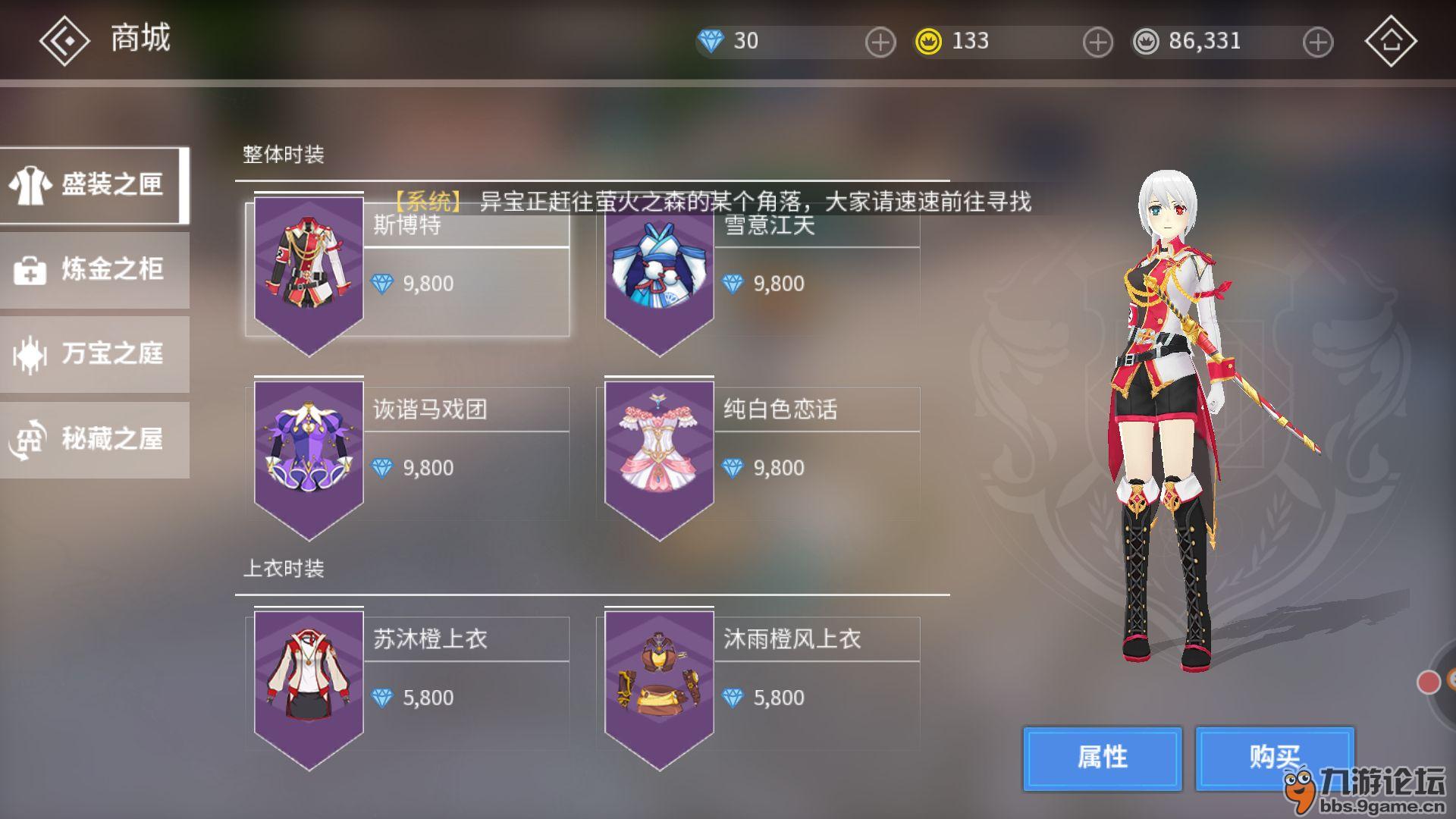Click the yellow gold coin icon
Image resolution: width=1456 pixels, height=819 pixels.
coord(927,41)
